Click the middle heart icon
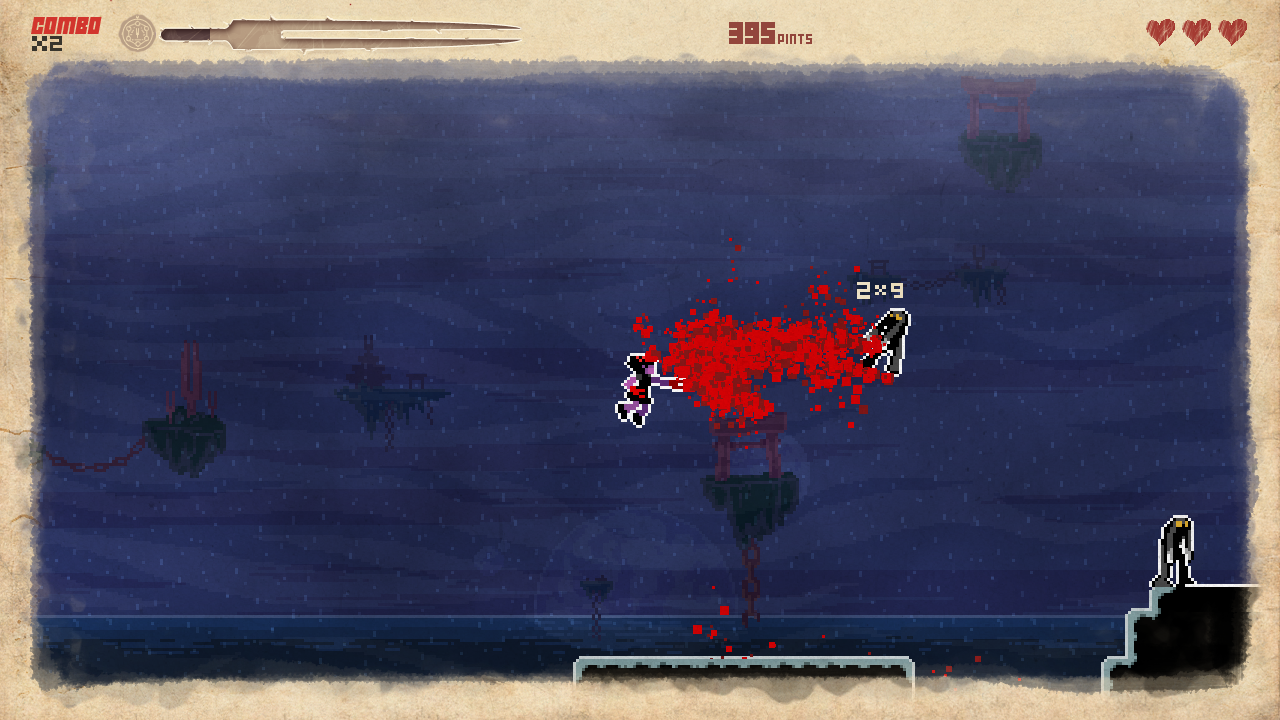Viewport: 1280px width, 720px height. pyautogui.click(x=1198, y=31)
